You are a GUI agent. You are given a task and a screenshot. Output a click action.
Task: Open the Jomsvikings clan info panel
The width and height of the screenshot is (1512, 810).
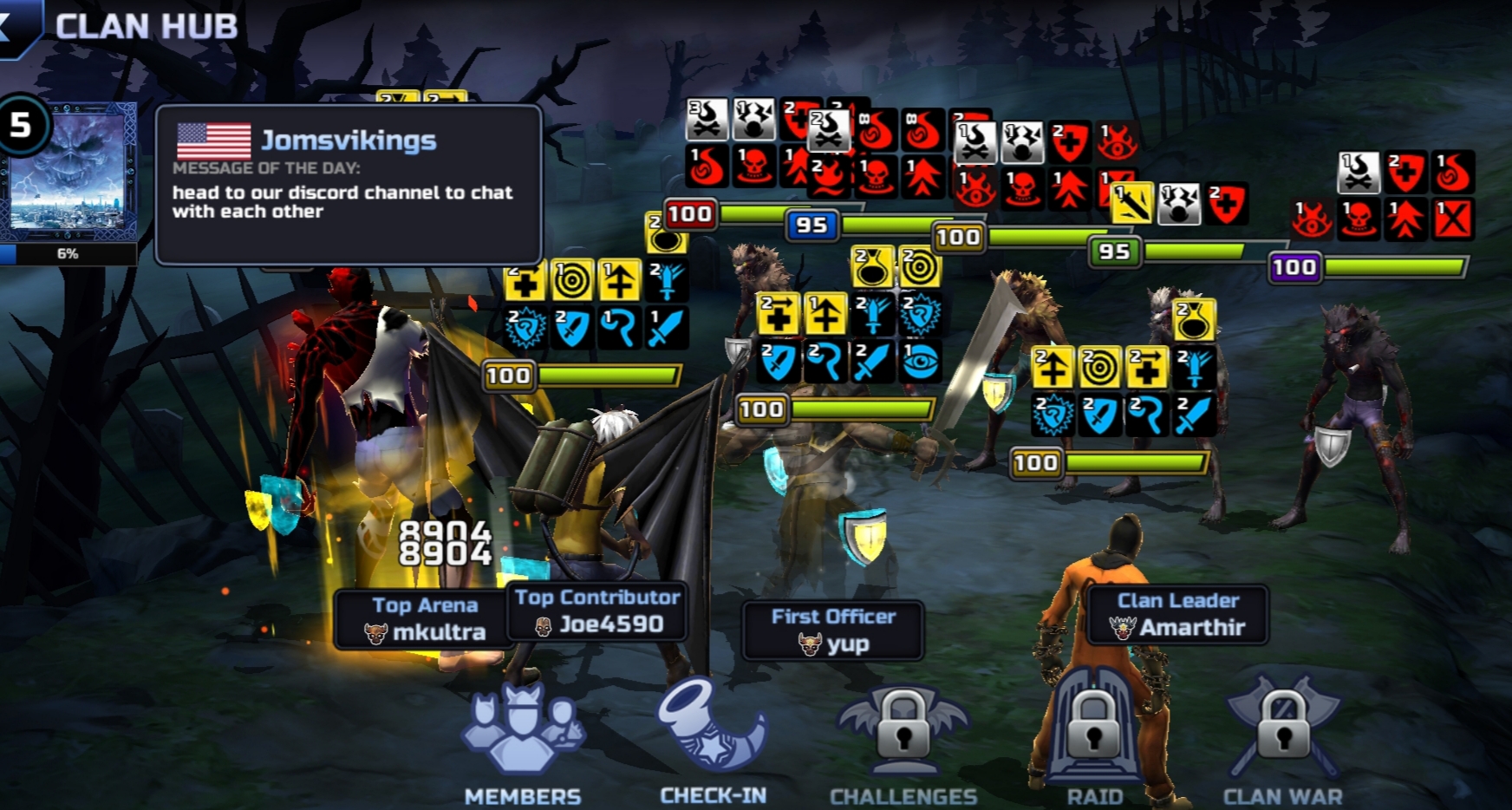pos(349,184)
